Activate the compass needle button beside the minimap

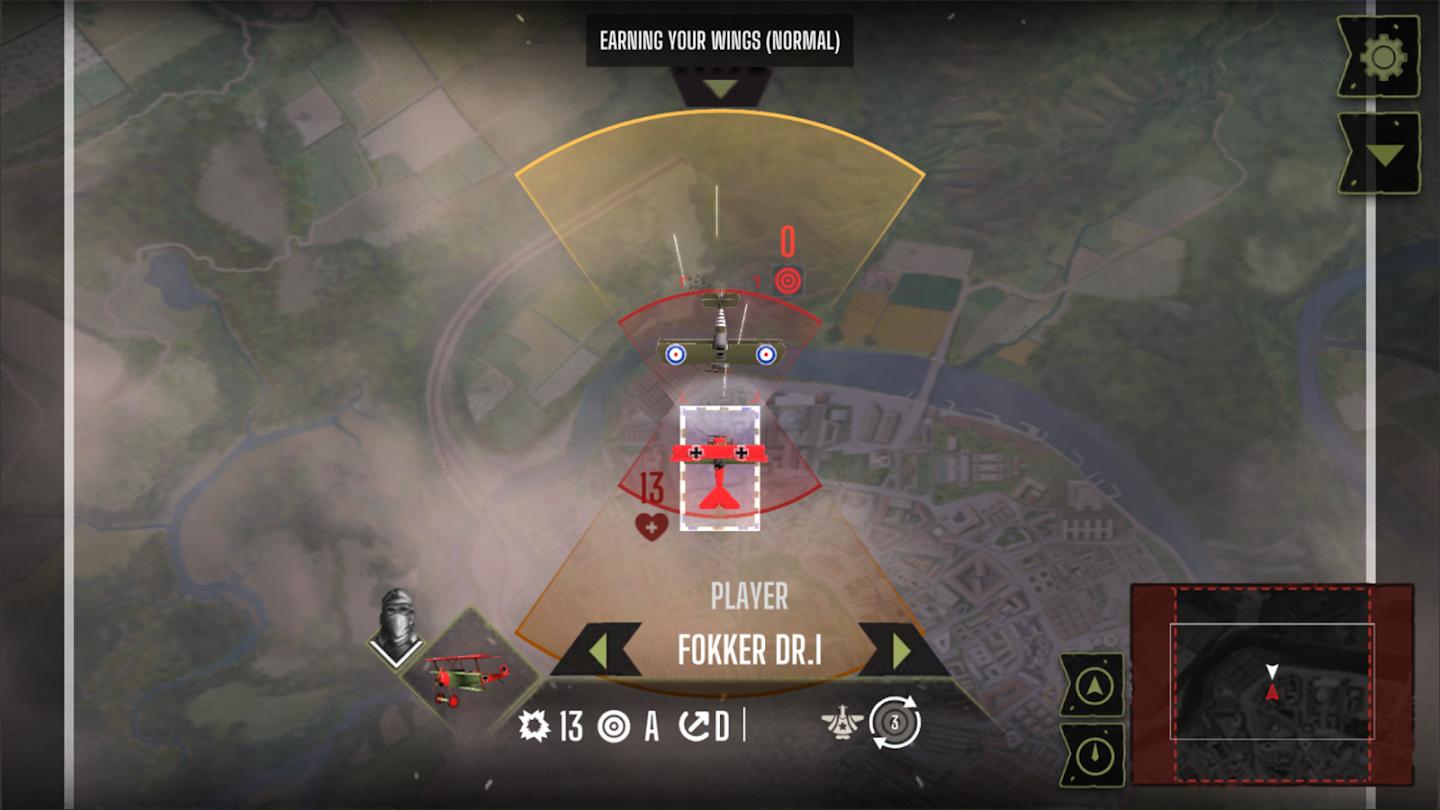tap(1092, 755)
